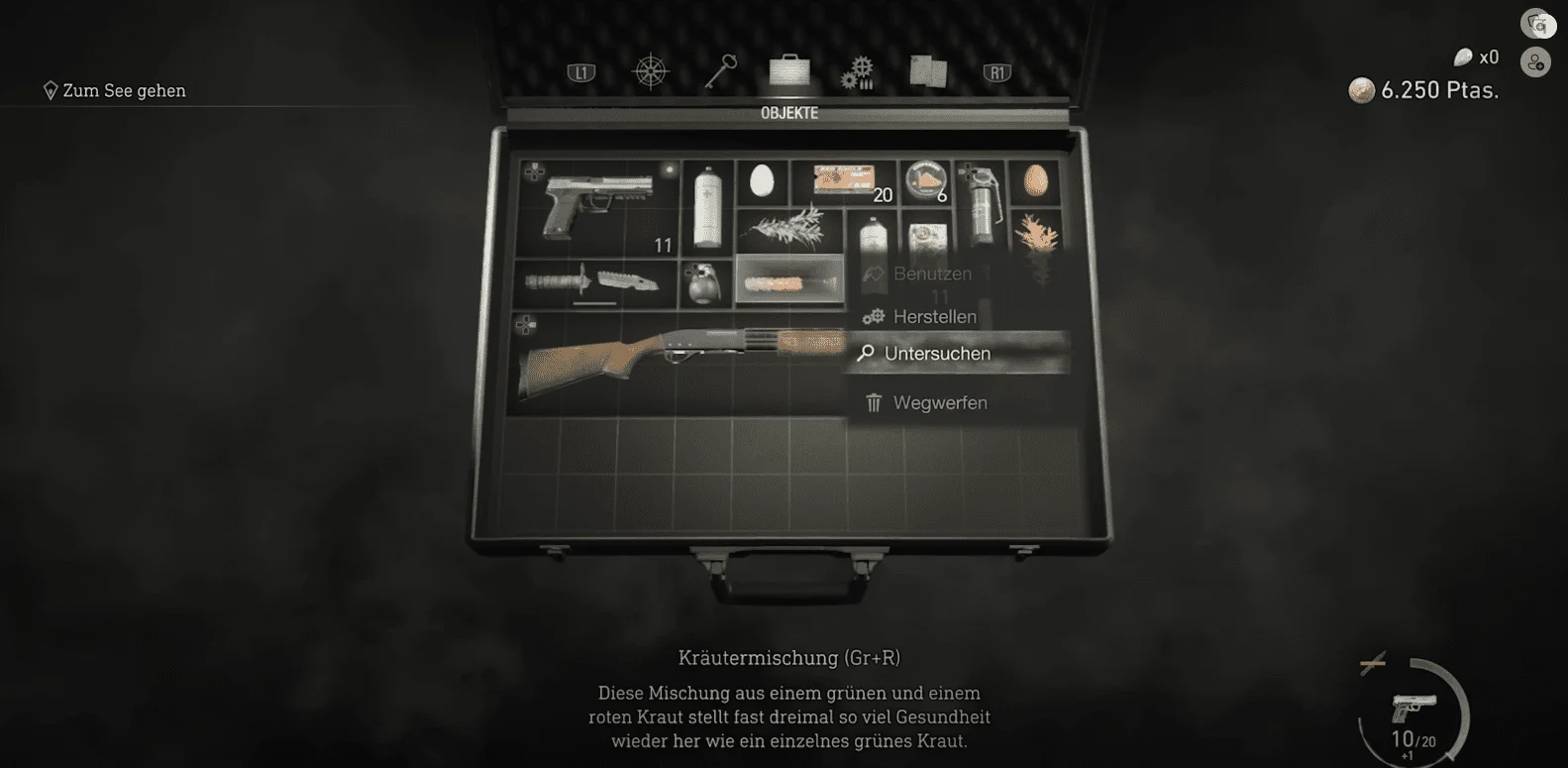Select the handgun in the case
Image resolution: width=1568 pixels, height=768 pixels.
(x=597, y=208)
